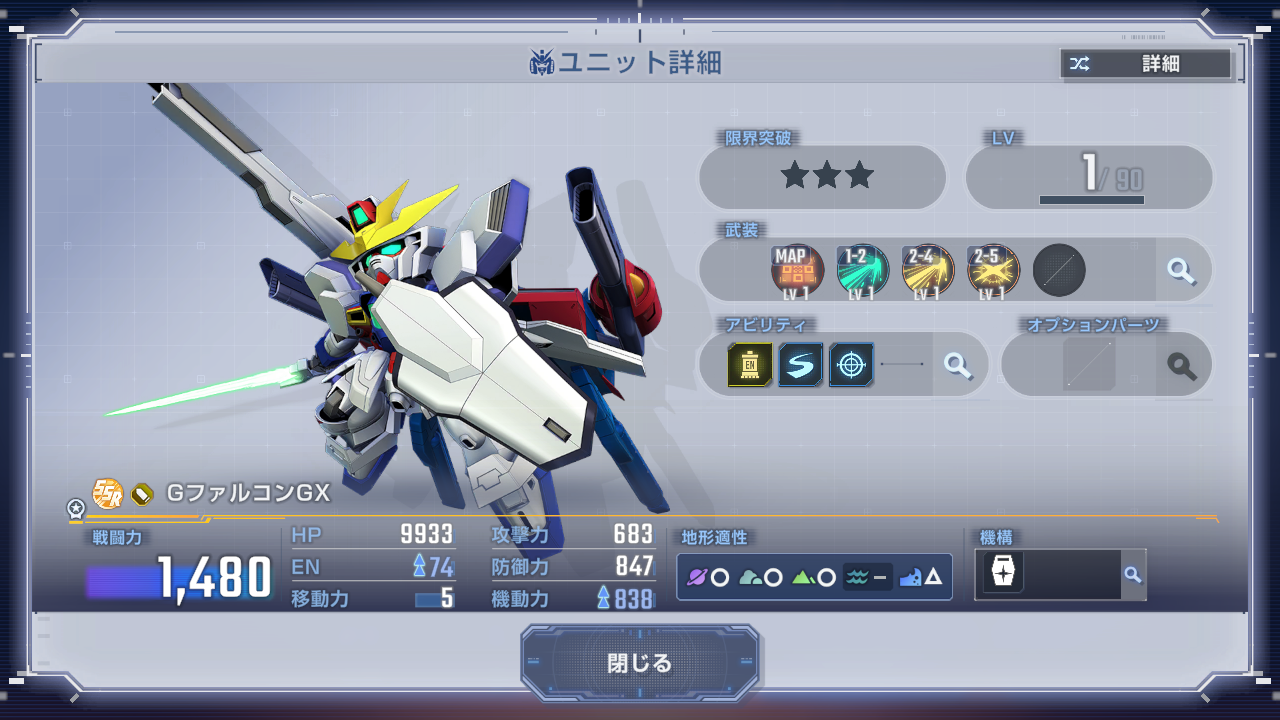Inspect the crosshair targeting ability icon
Screen dimensions: 1280x720
pos(851,365)
